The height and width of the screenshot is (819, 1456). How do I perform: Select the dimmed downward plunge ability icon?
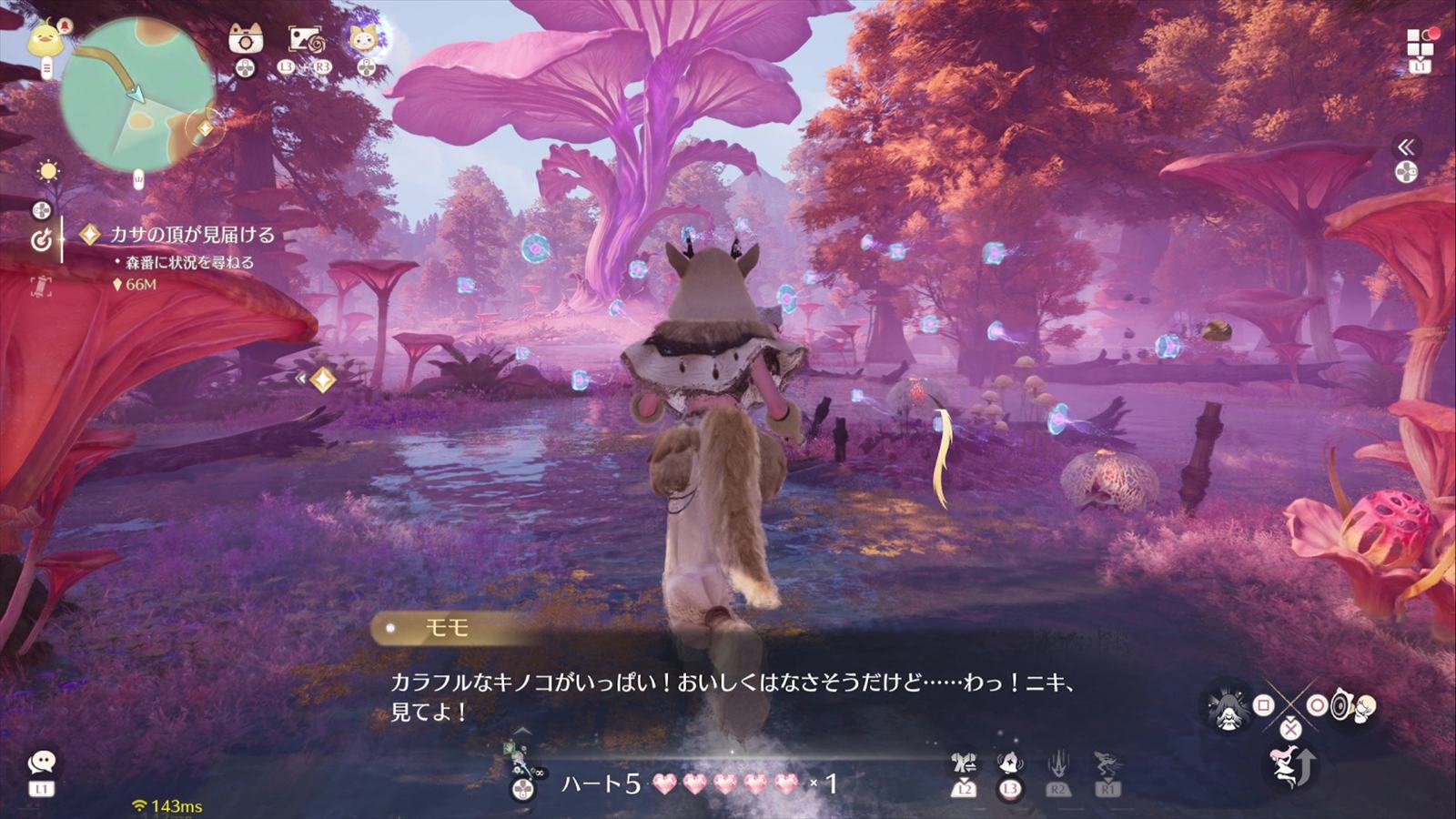tap(1057, 764)
